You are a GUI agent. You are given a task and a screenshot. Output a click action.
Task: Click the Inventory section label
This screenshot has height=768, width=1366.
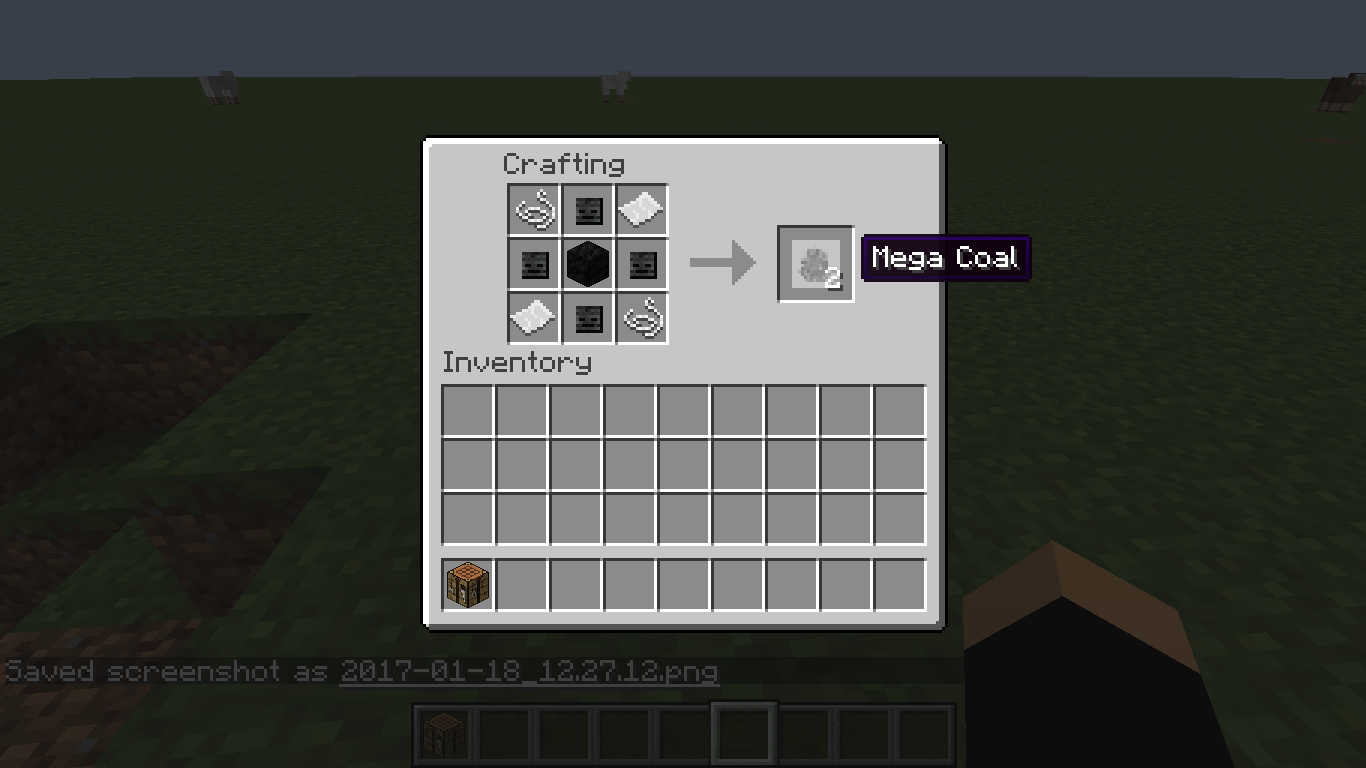[516, 363]
